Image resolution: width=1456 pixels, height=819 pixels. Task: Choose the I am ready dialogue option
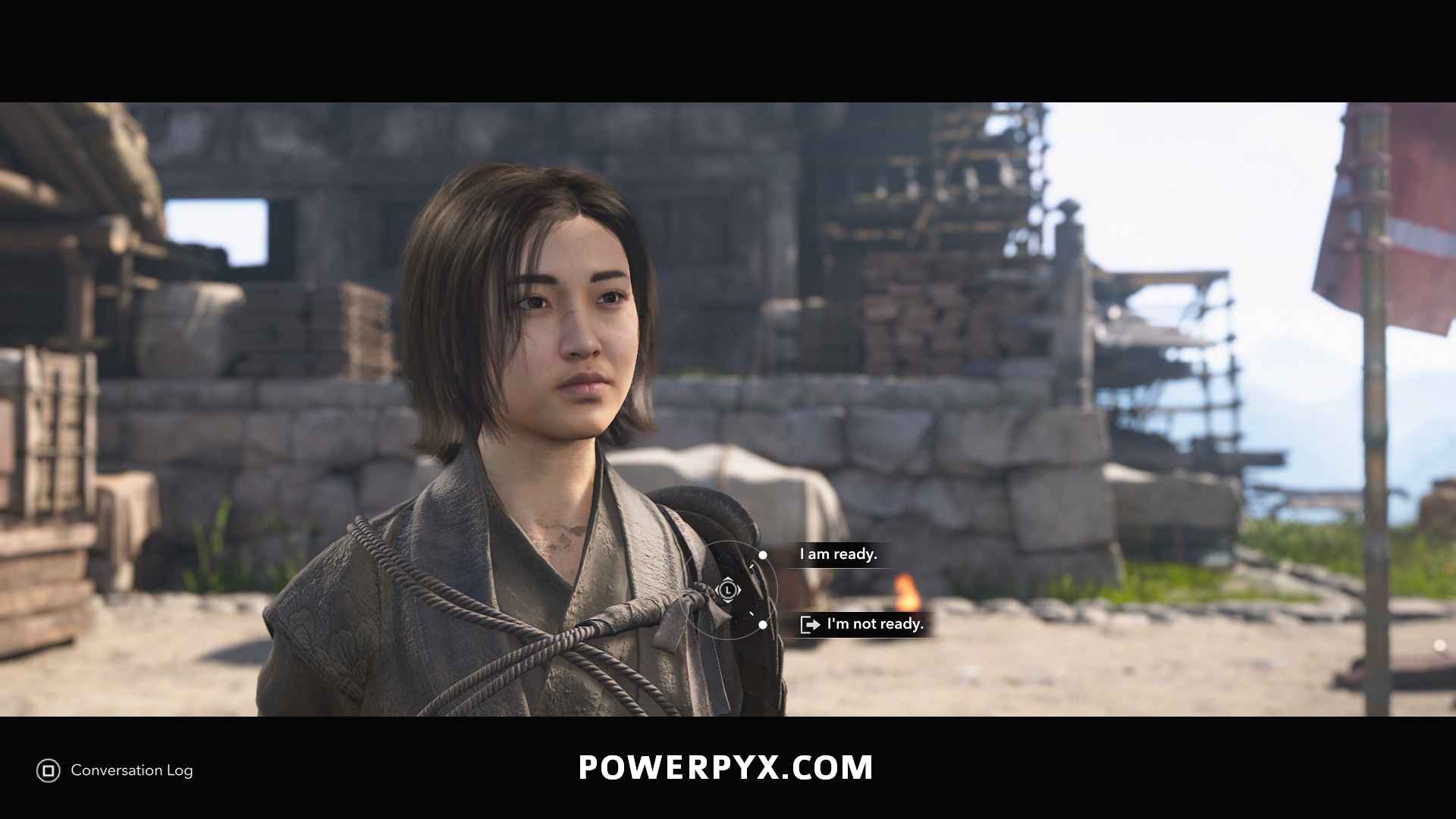coord(836,554)
